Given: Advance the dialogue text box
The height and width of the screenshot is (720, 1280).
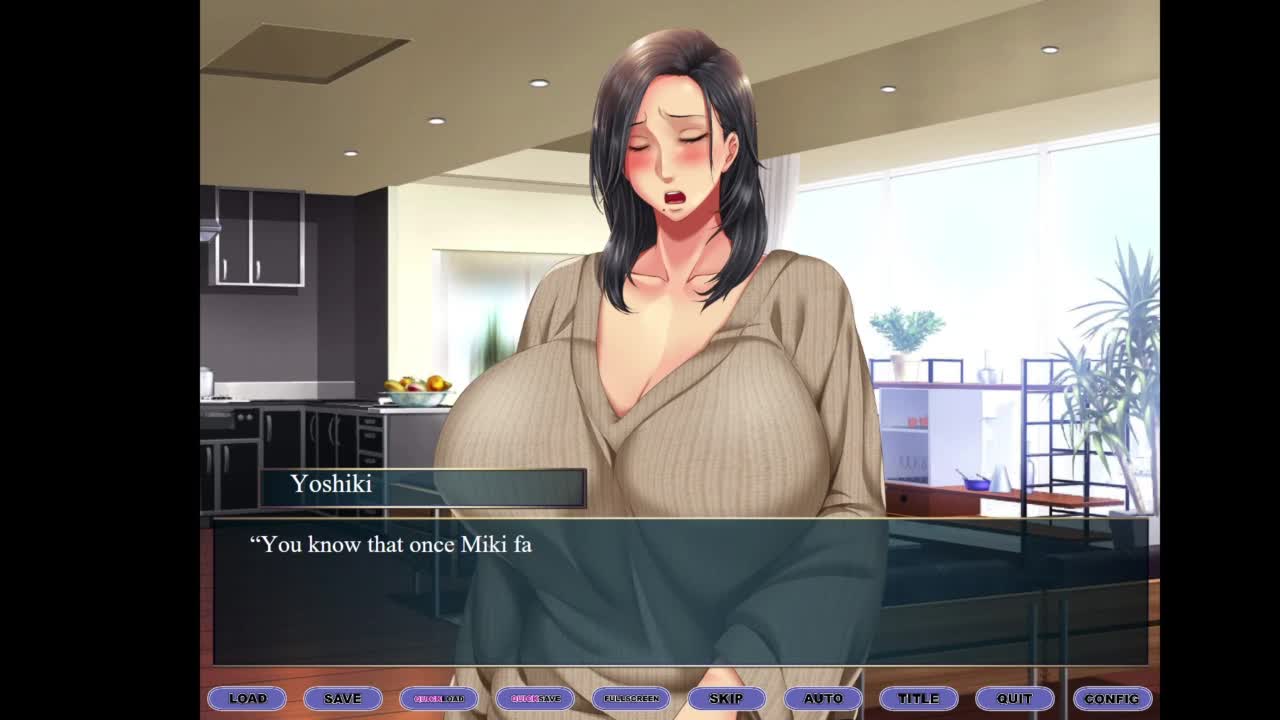Looking at the screenshot, I should [680, 592].
